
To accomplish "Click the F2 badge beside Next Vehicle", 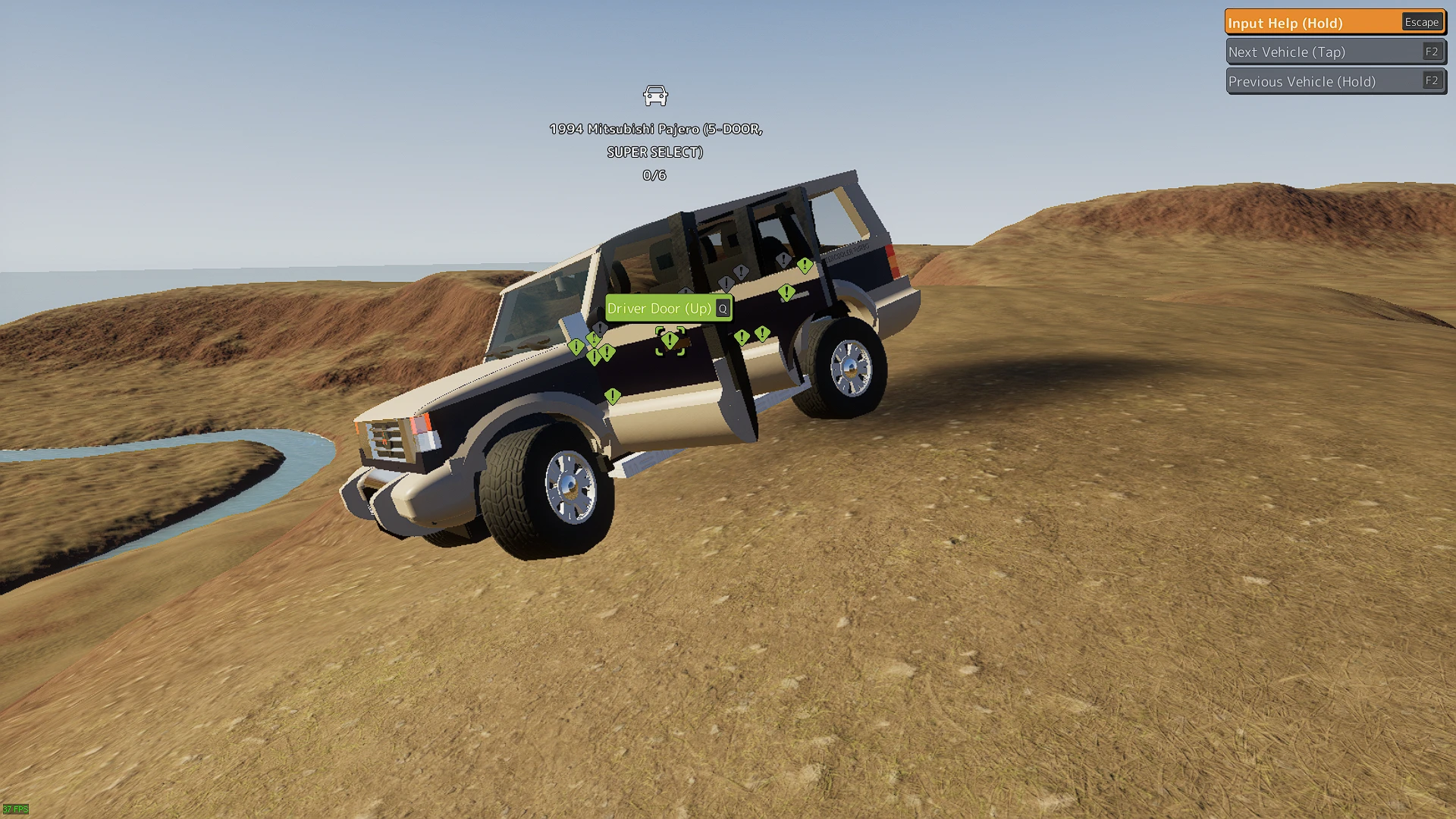I will pos(1432,52).
